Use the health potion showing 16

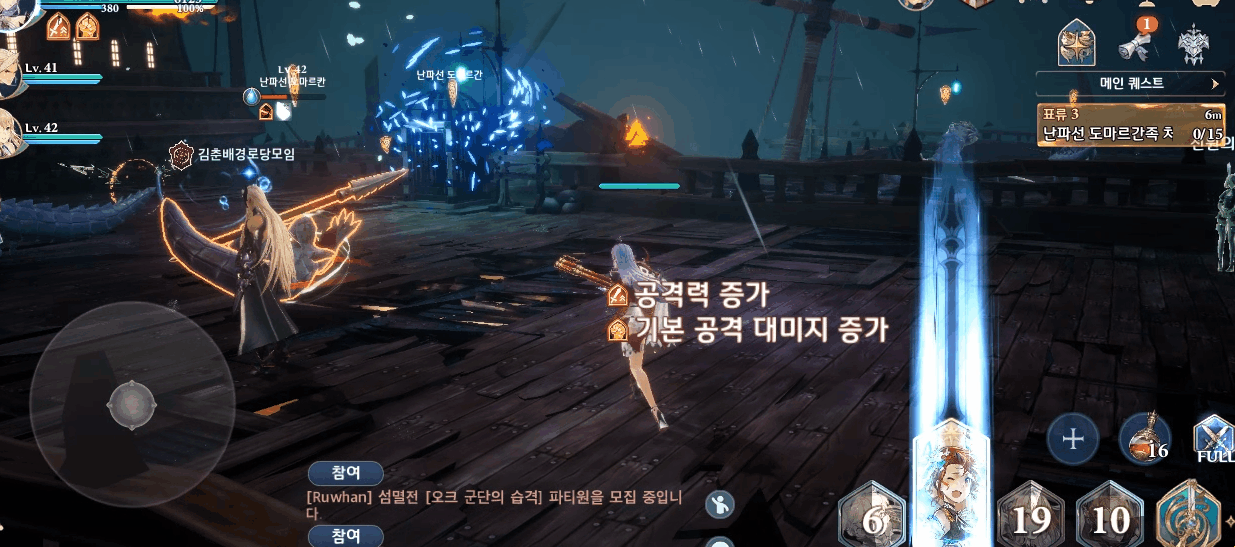click(x=1145, y=439)
